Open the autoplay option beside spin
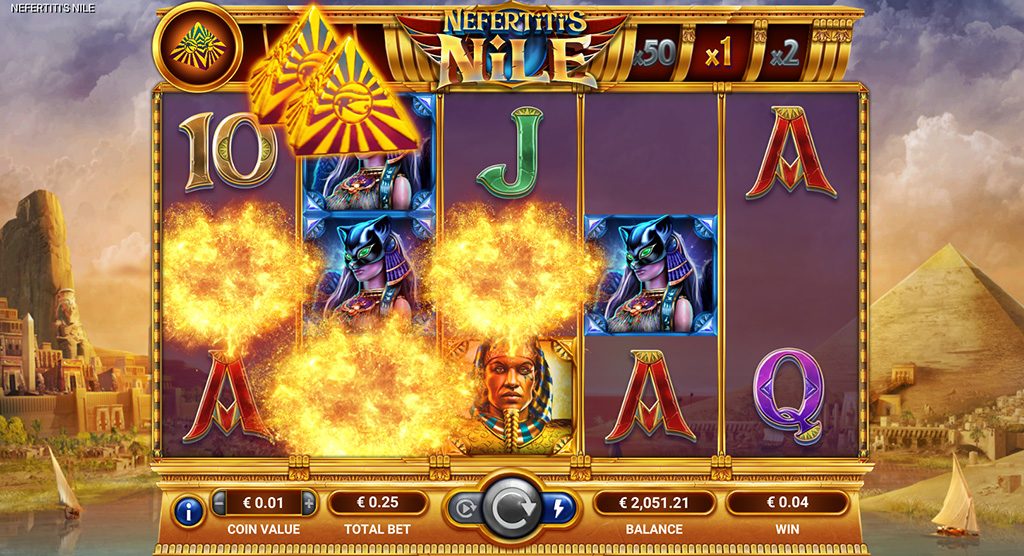This screenshot has width=1024, height=556. click(463, 507)
